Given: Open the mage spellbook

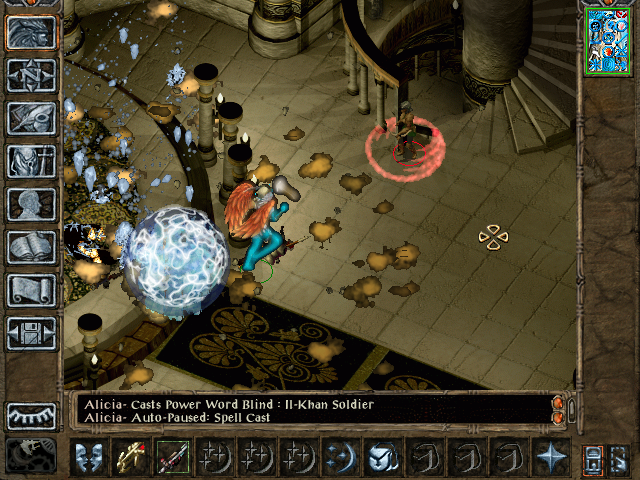Looking at the screenshot, I should (31, 247).
